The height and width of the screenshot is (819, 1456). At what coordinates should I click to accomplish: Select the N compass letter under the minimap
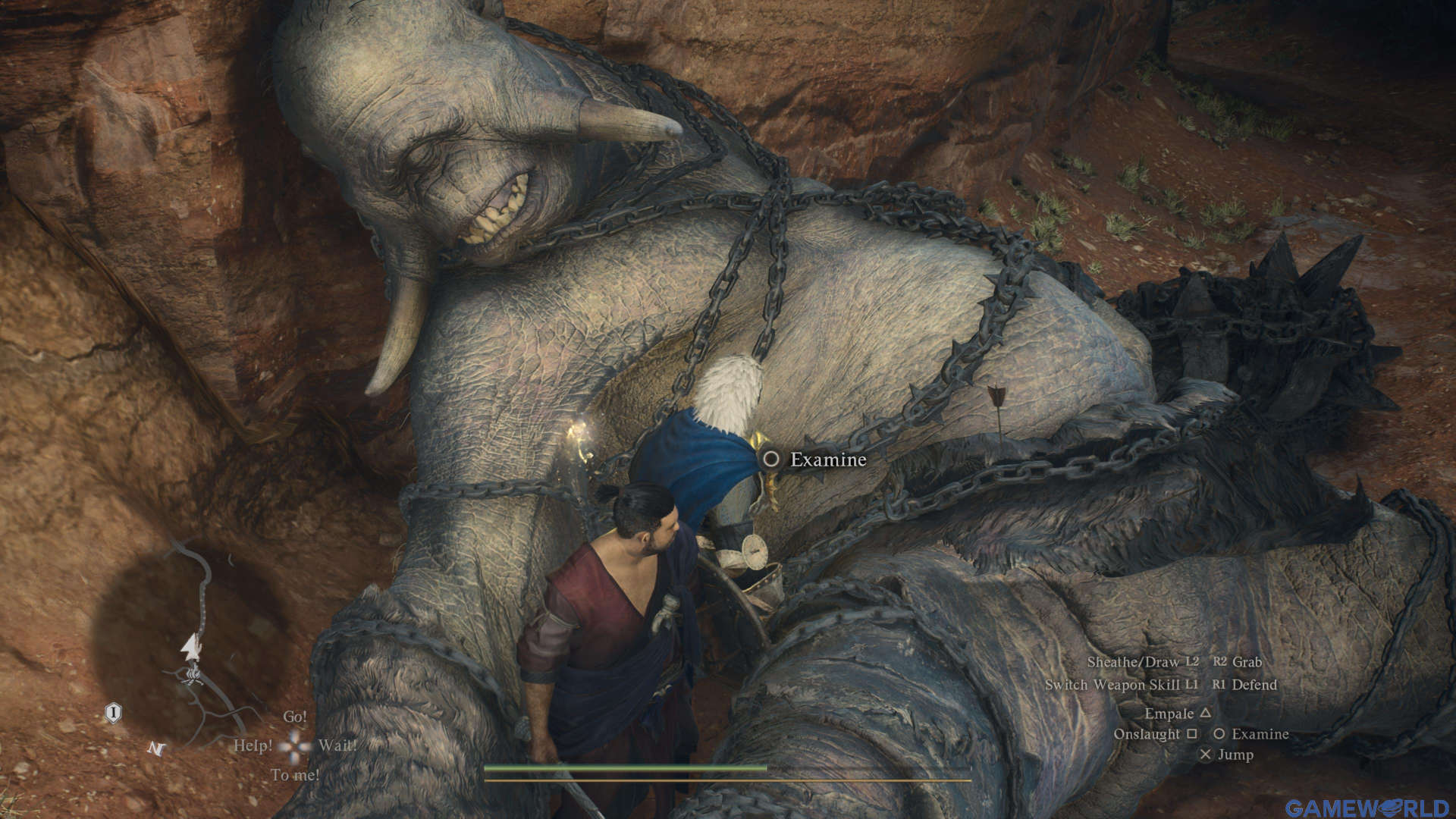click(156, 748)
